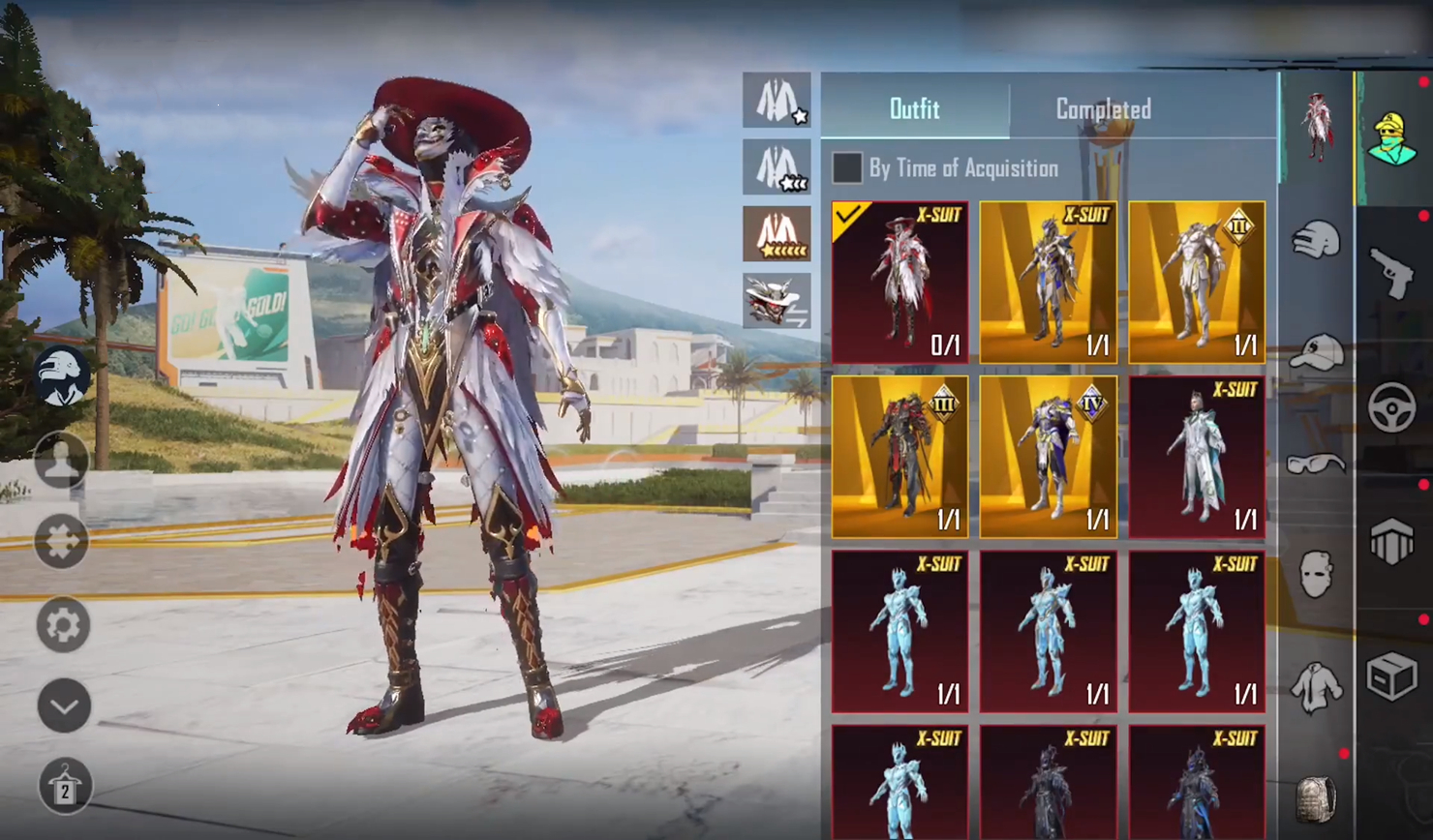Viewport: 1433px width, 840px height.
Task: Switch to the pistol weapons section
Action: coord(1392,272)
